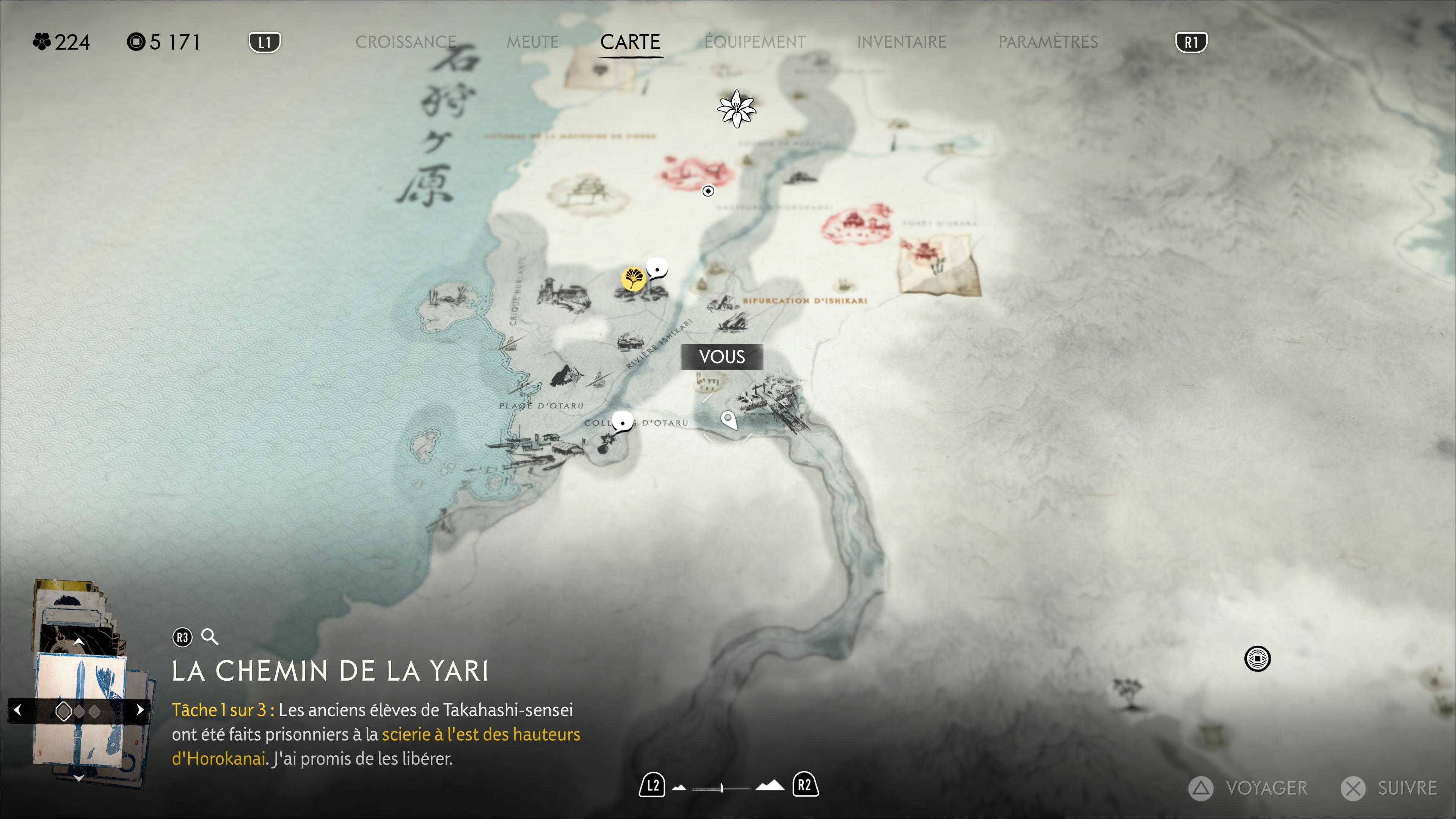This screenshot has height=819, width=1456.
Task: Open the Meute tab
Action: (x=532, y=42)
